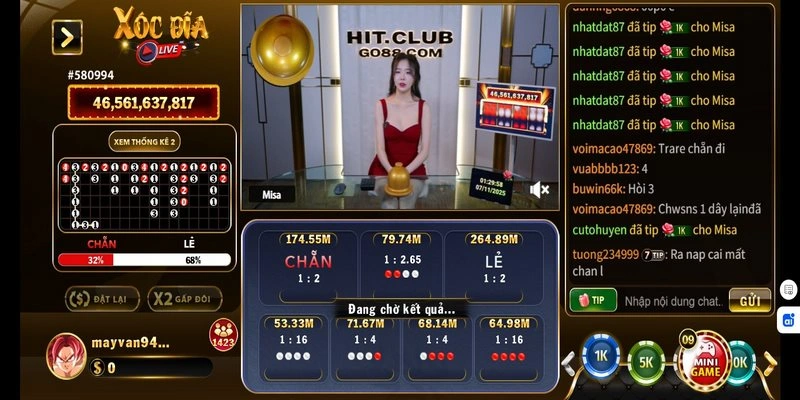Bet on the 1:2.65 two-red option

tap(400, 262)
